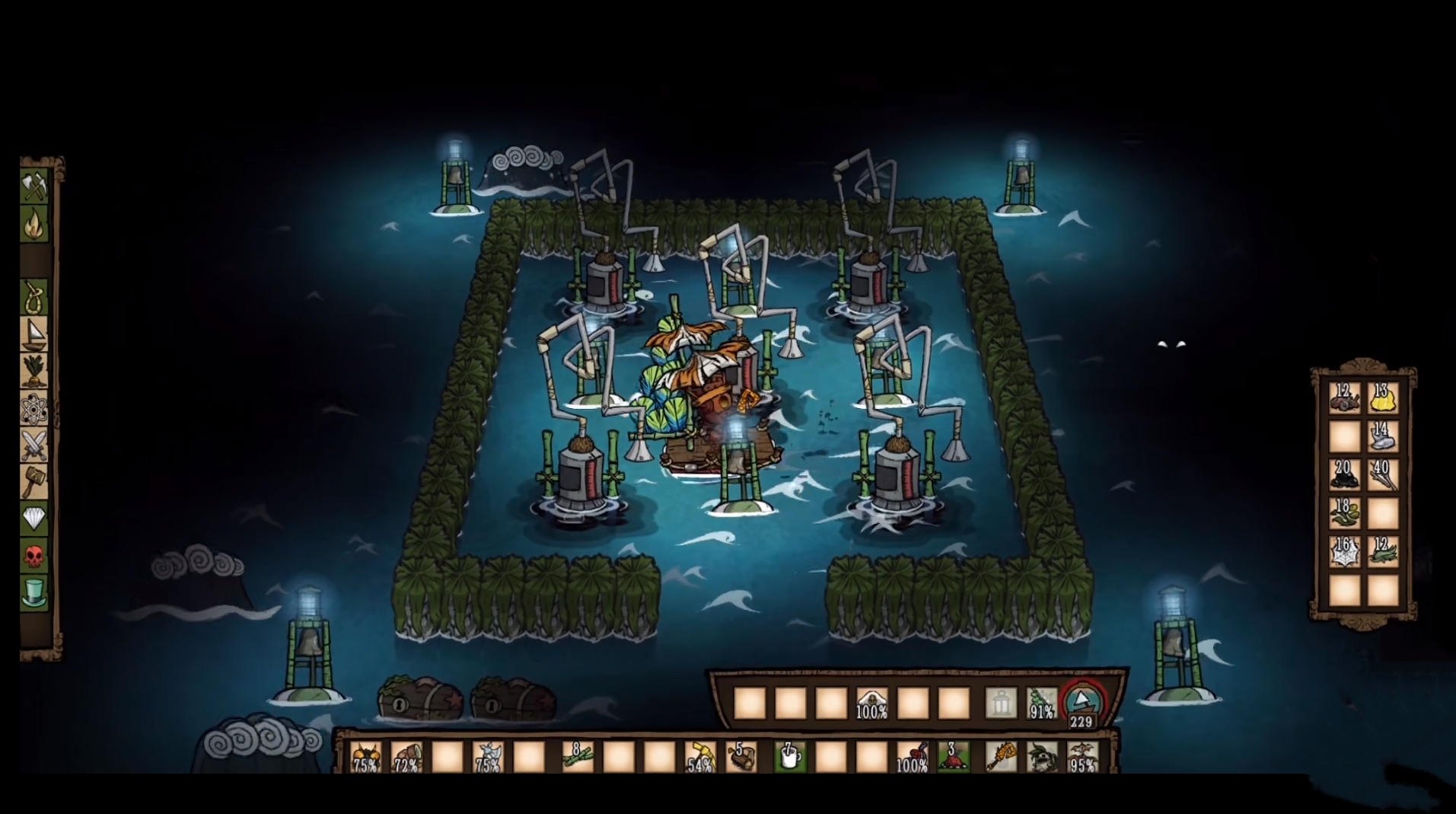Select the rope trap crafting tab

coord(34,297)
